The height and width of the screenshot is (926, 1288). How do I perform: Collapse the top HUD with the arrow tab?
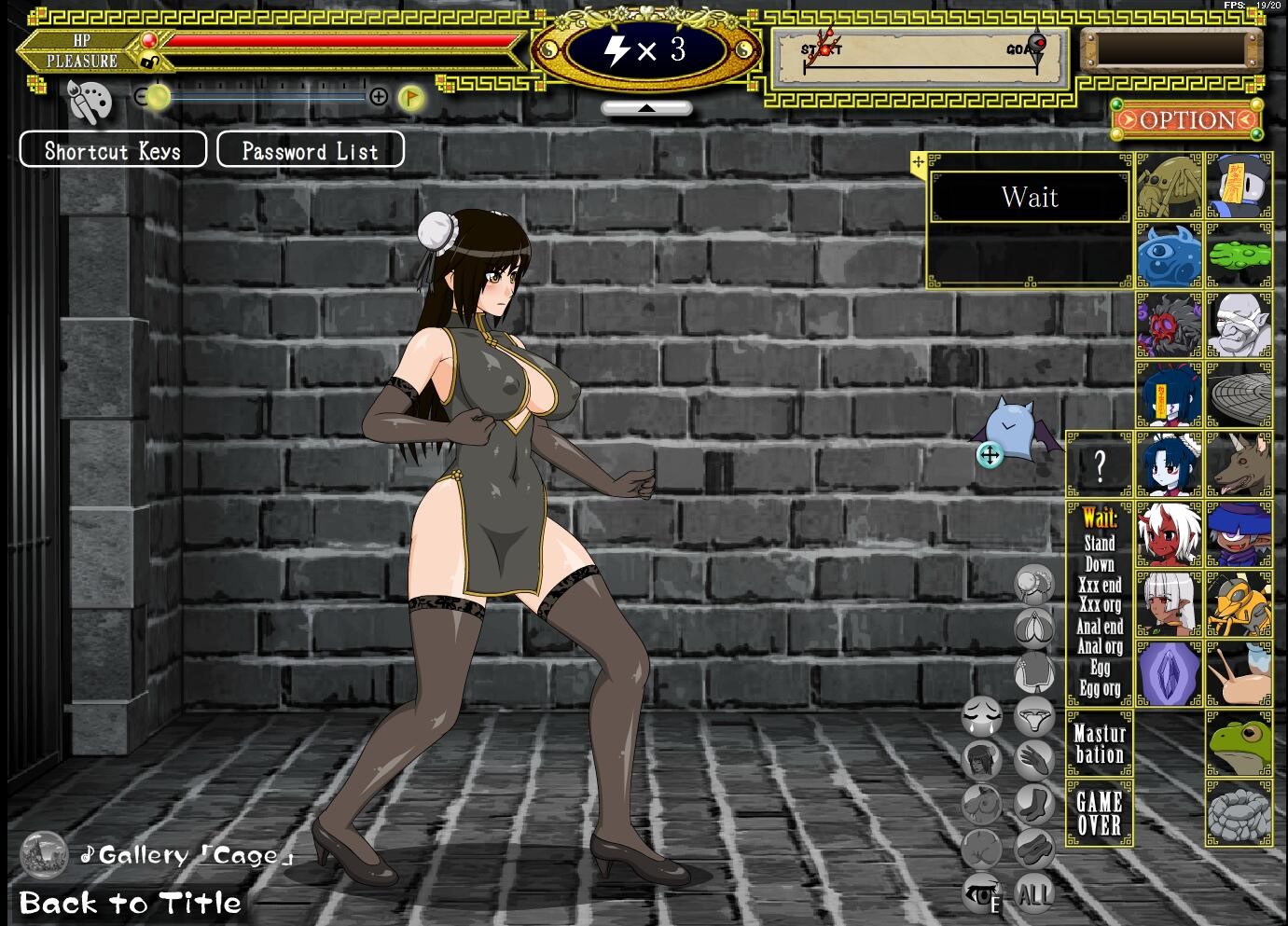point(646,108)
